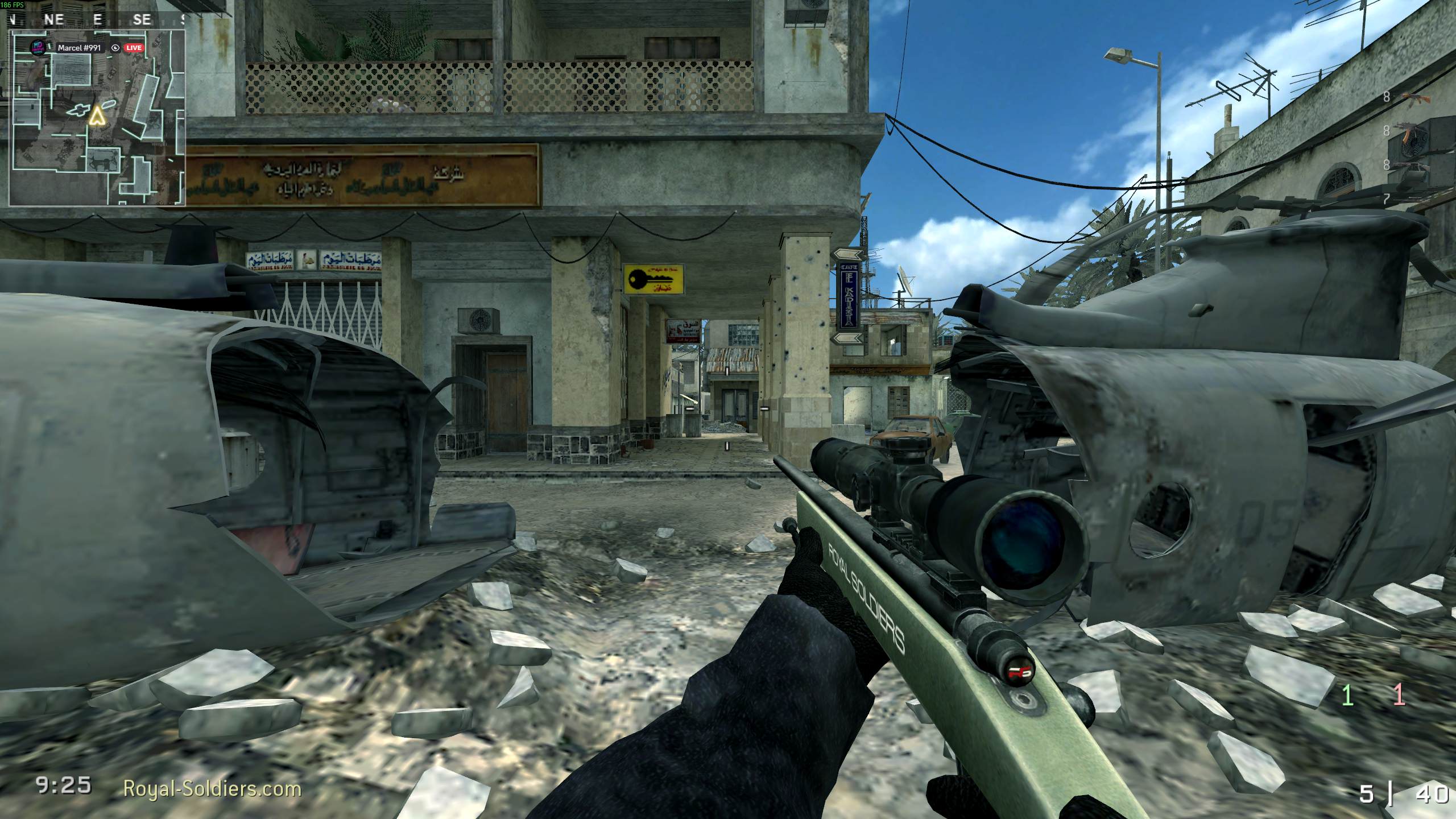This screenshot has height=819, width=1456.
Task: Open the Marcel #991 streamer name tag
Action: tap(79, 48)
